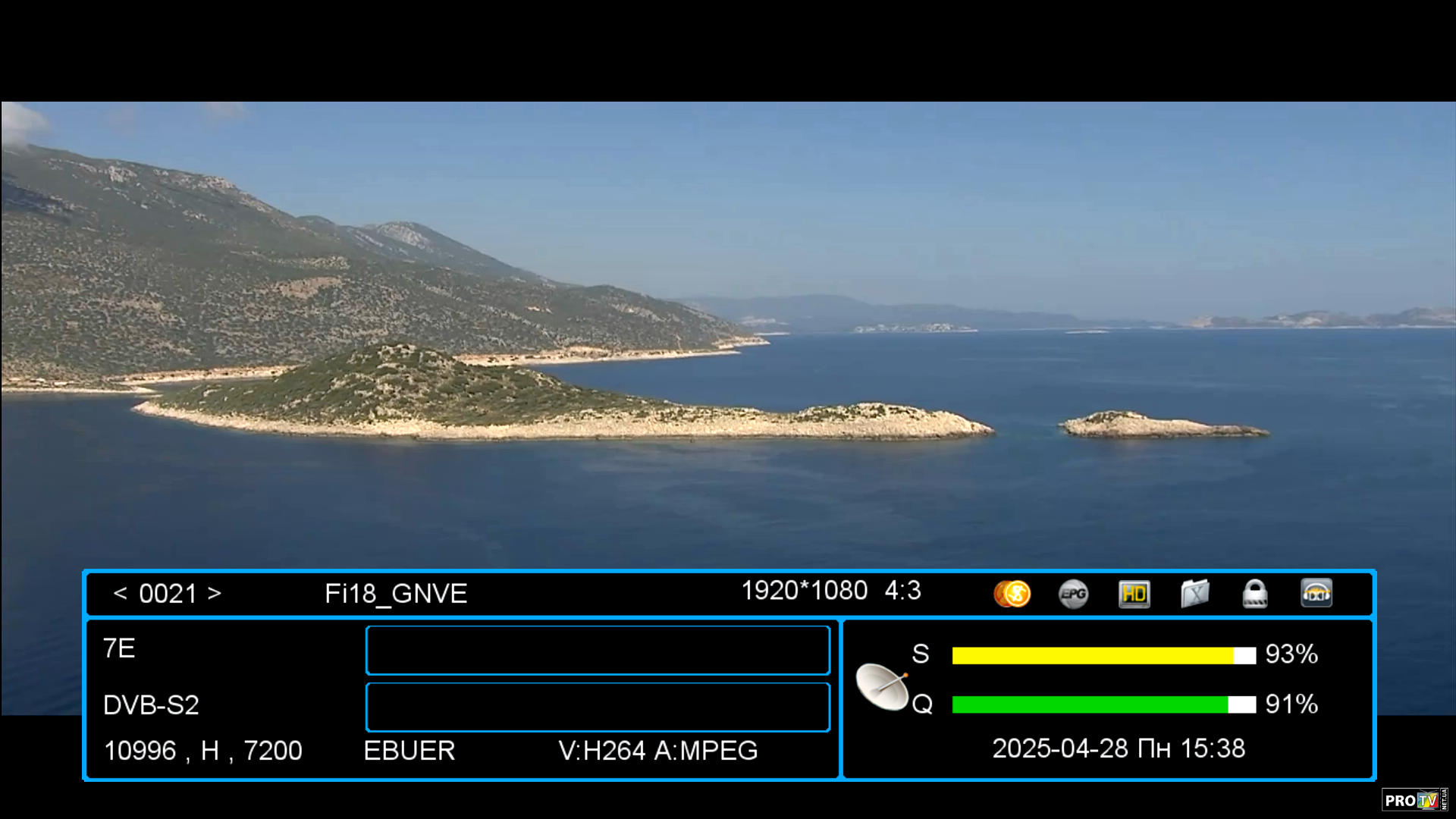
Task: Select the gold coin pay-channel icon
Action: 1012,594
